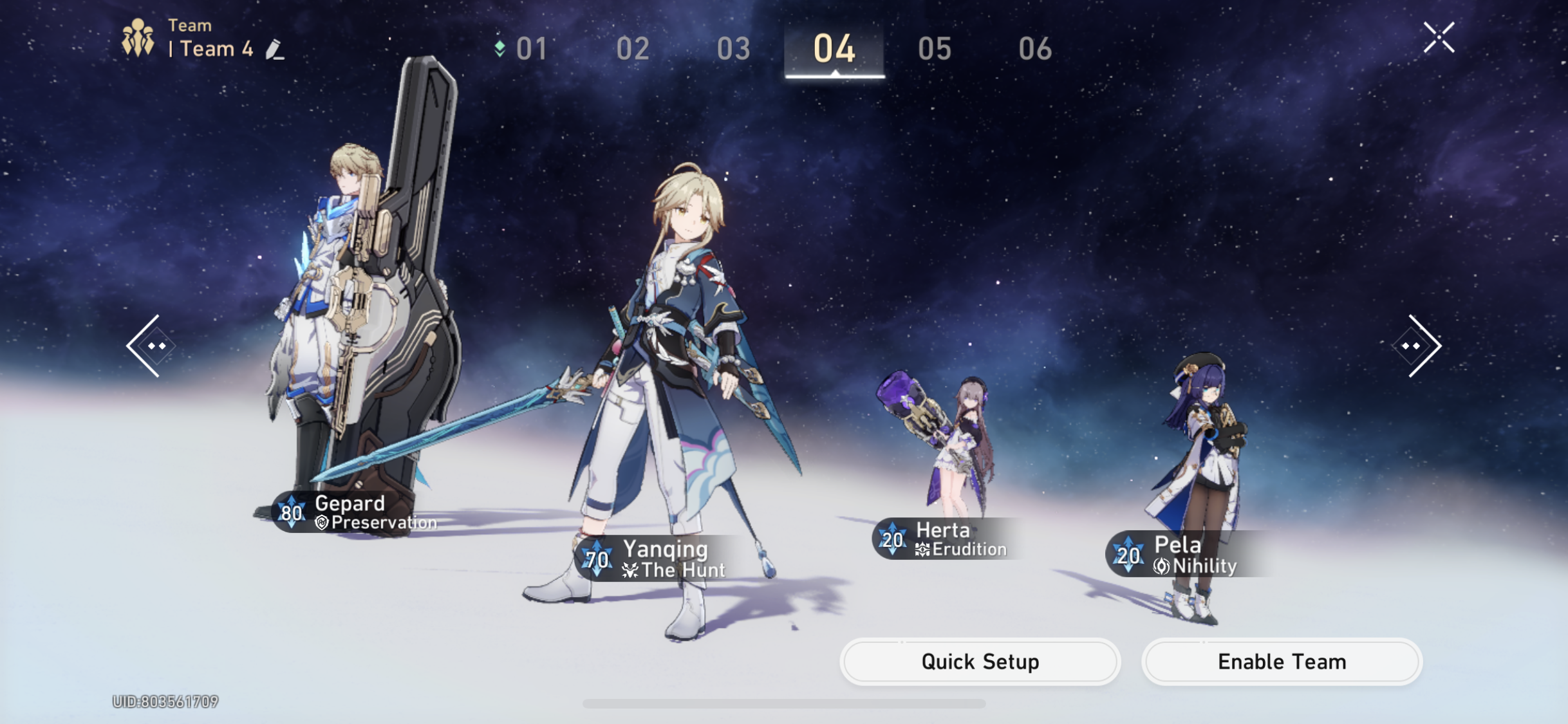Switch to team tab 06
This screenshot has height=724, width=1568.
click(x=1037, y=47)
